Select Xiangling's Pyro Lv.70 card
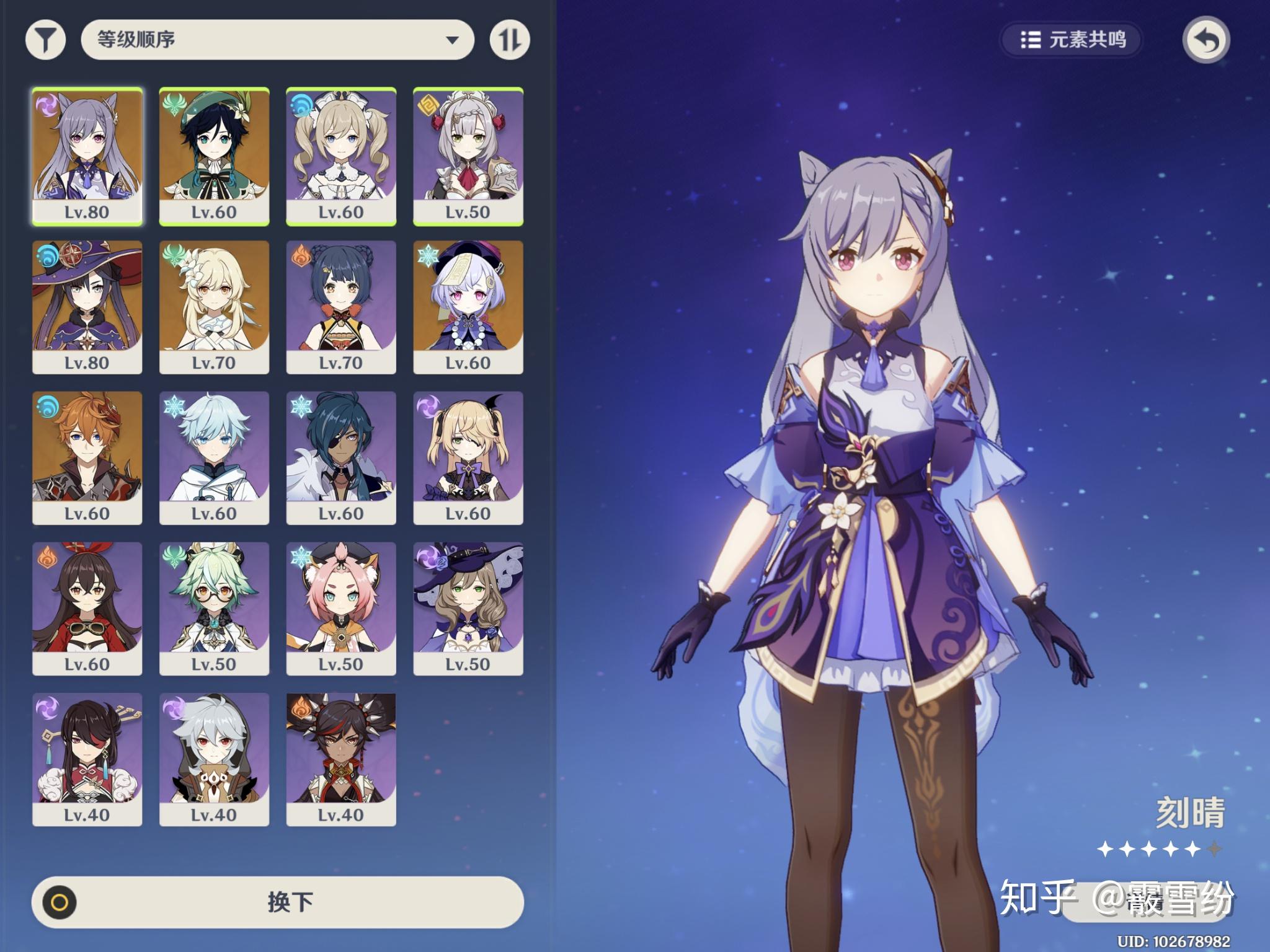Screen dimensions: 1270x952 click(341, 307)
